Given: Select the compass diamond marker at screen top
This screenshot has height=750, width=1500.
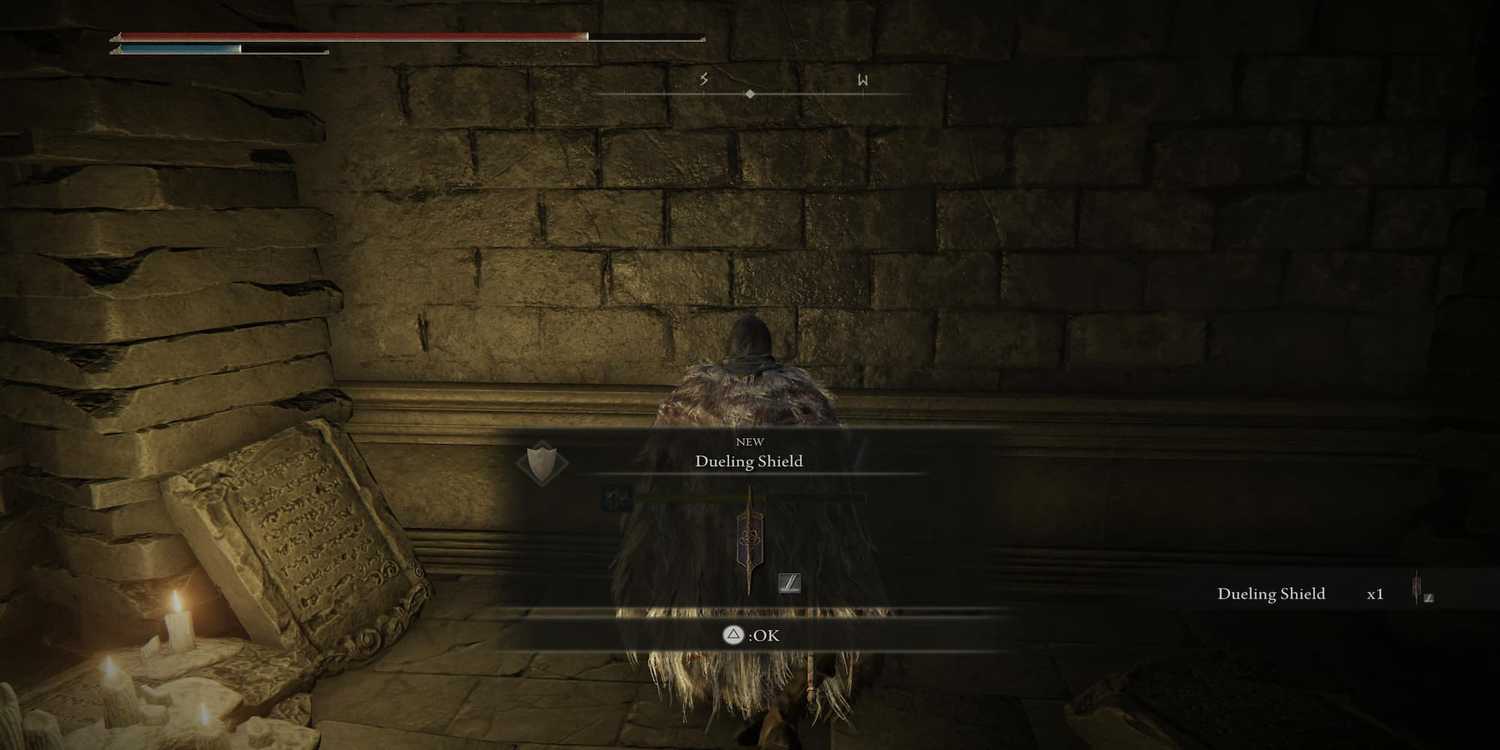Looking at the screenshot, I should pos(750,92).
